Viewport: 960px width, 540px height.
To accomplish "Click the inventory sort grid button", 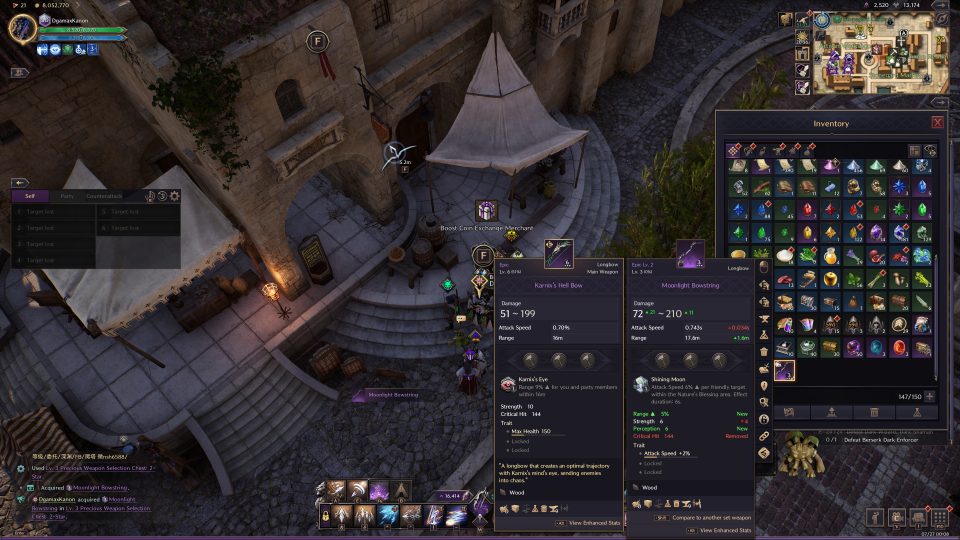I will click(915, 150).
